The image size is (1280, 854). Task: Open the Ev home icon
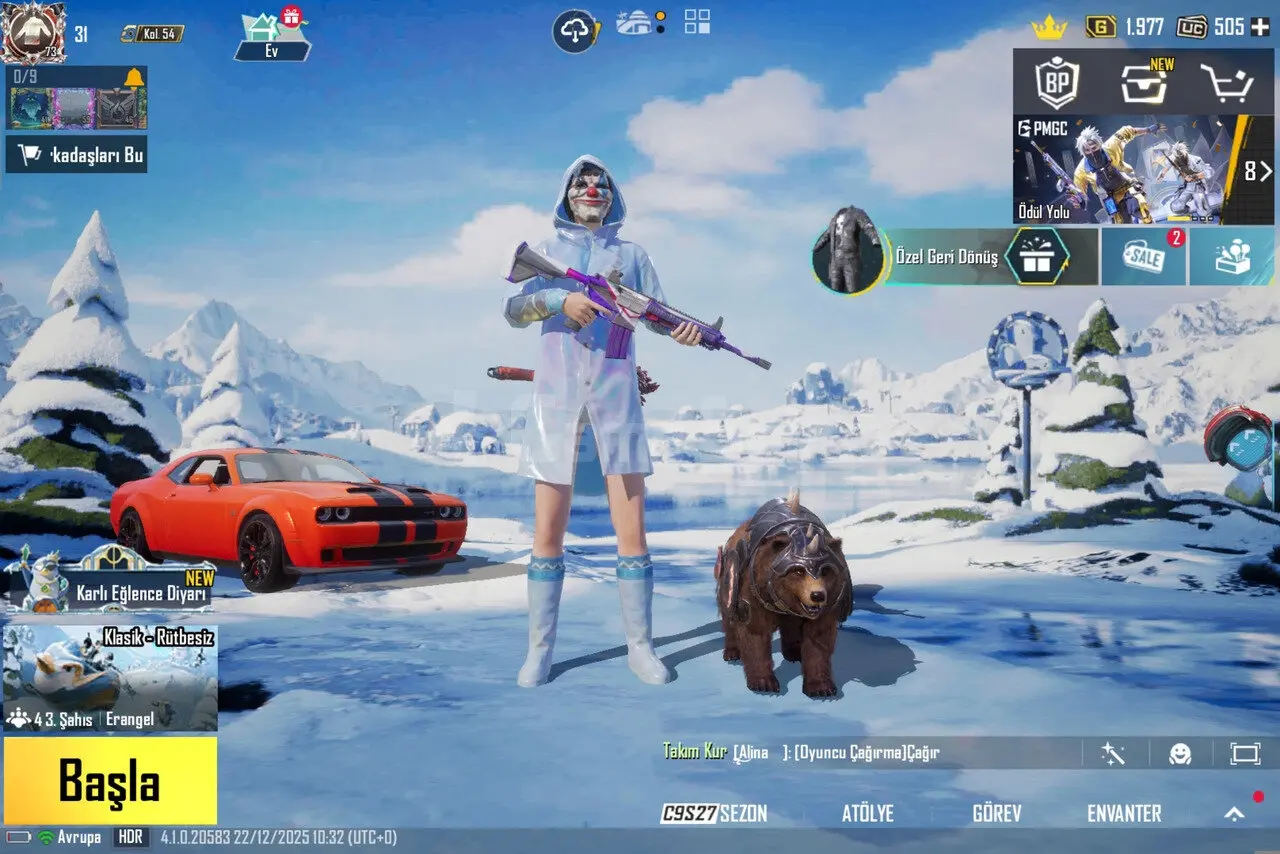[x=272, y=35]
